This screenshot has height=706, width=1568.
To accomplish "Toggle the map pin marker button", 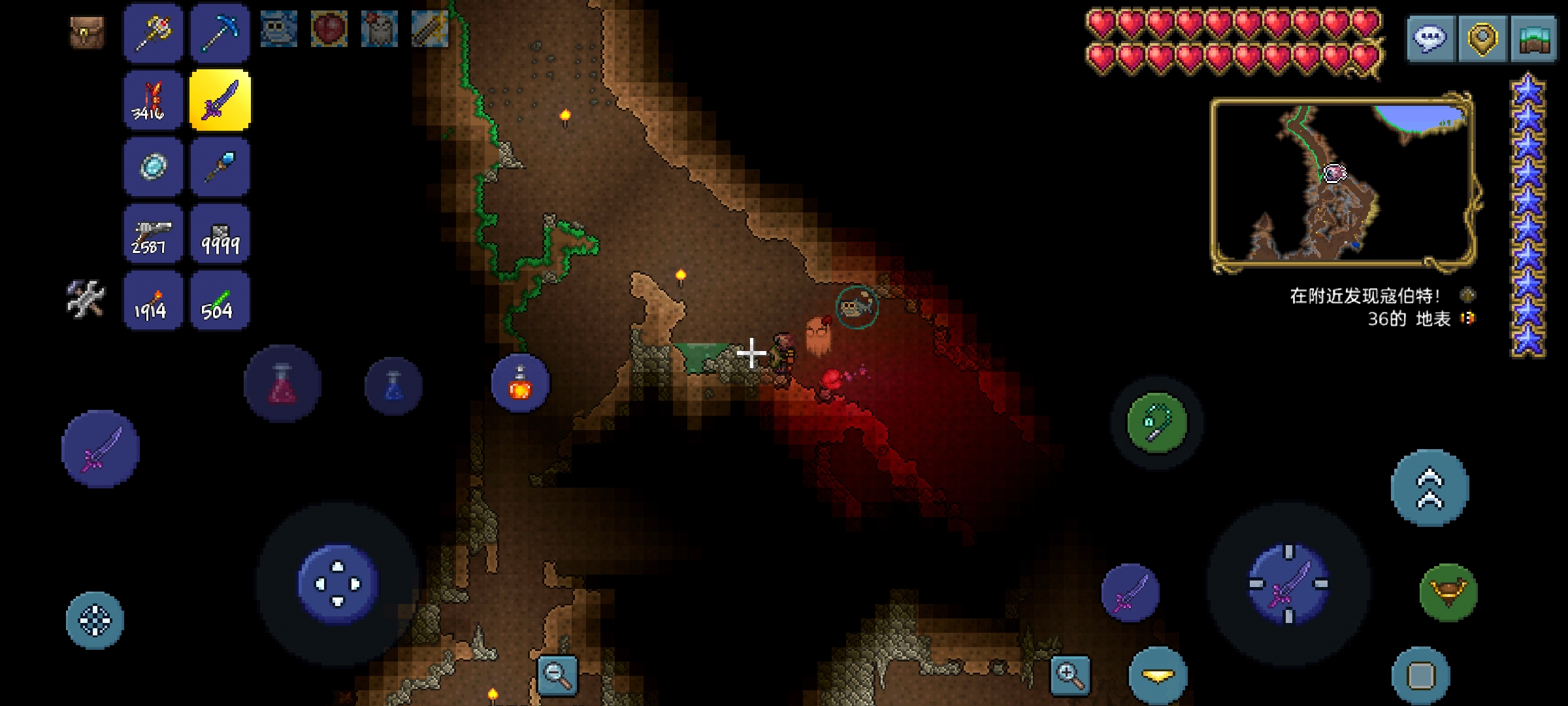I will point(1482,39).
